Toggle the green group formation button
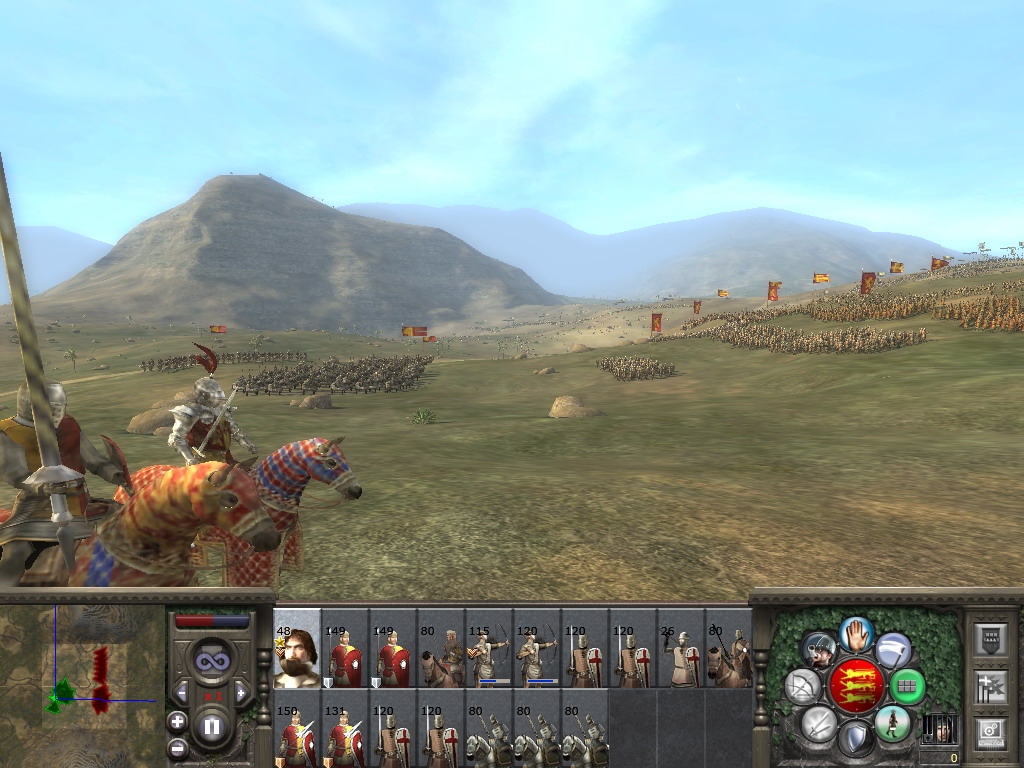Viewport: 1024px width, 768px height. [x=907, y=686]
